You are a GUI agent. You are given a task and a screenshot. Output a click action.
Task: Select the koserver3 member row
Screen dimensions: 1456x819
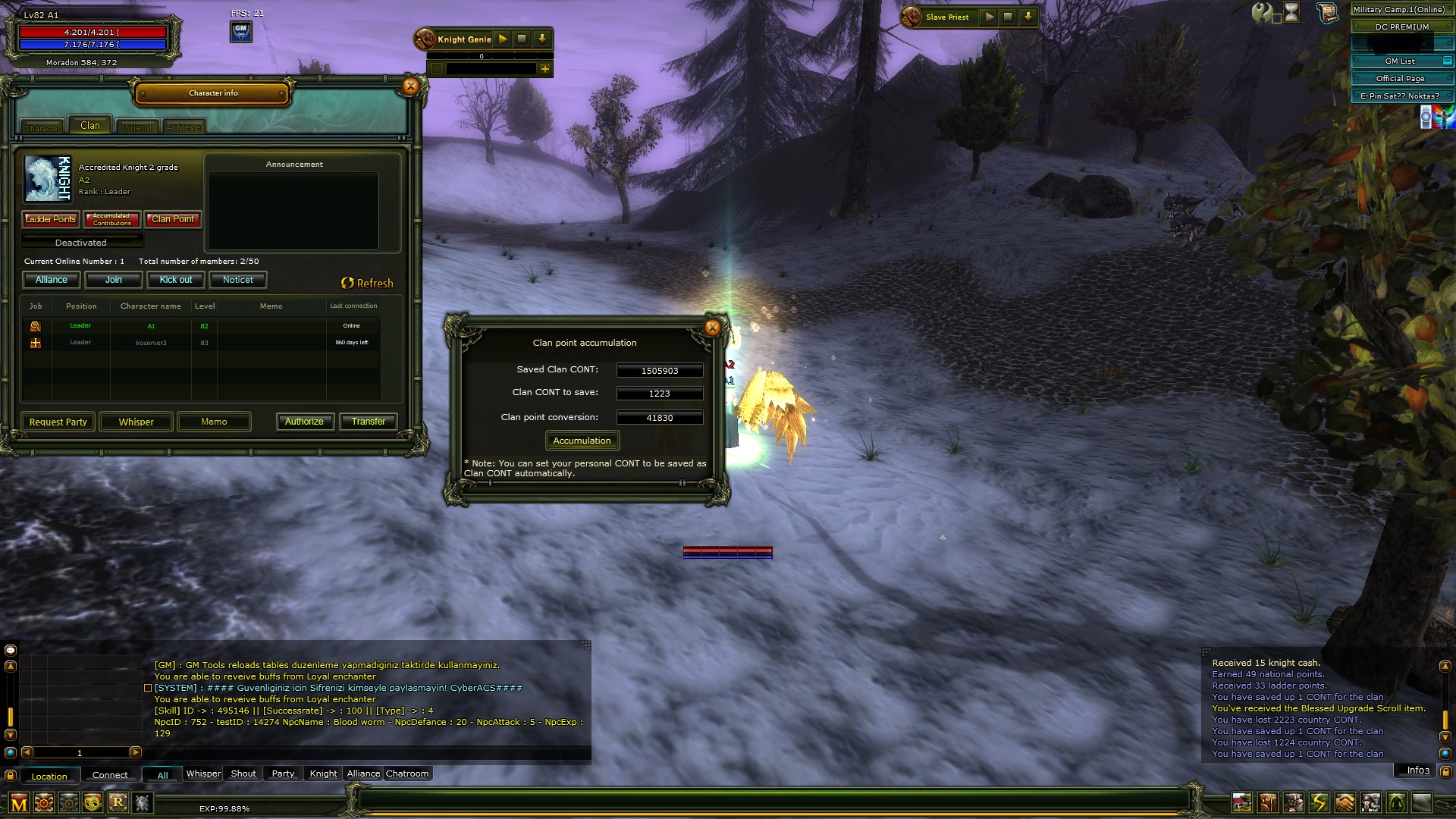click(151, 343)
